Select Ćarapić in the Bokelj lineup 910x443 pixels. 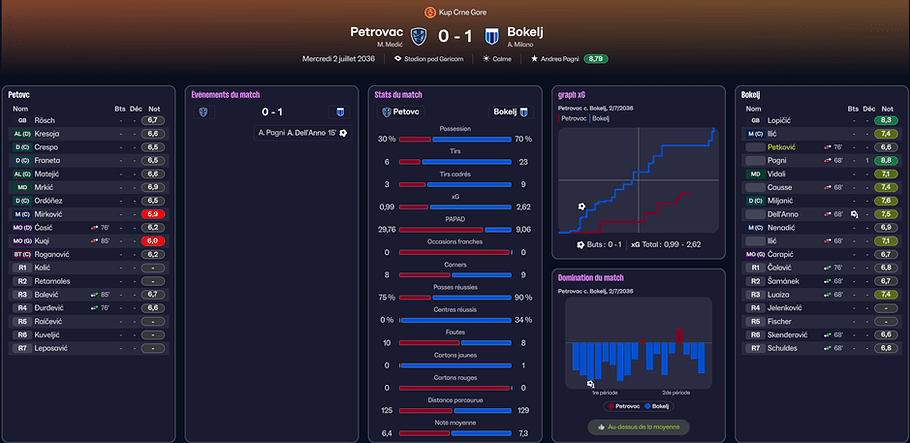point(782,254)
